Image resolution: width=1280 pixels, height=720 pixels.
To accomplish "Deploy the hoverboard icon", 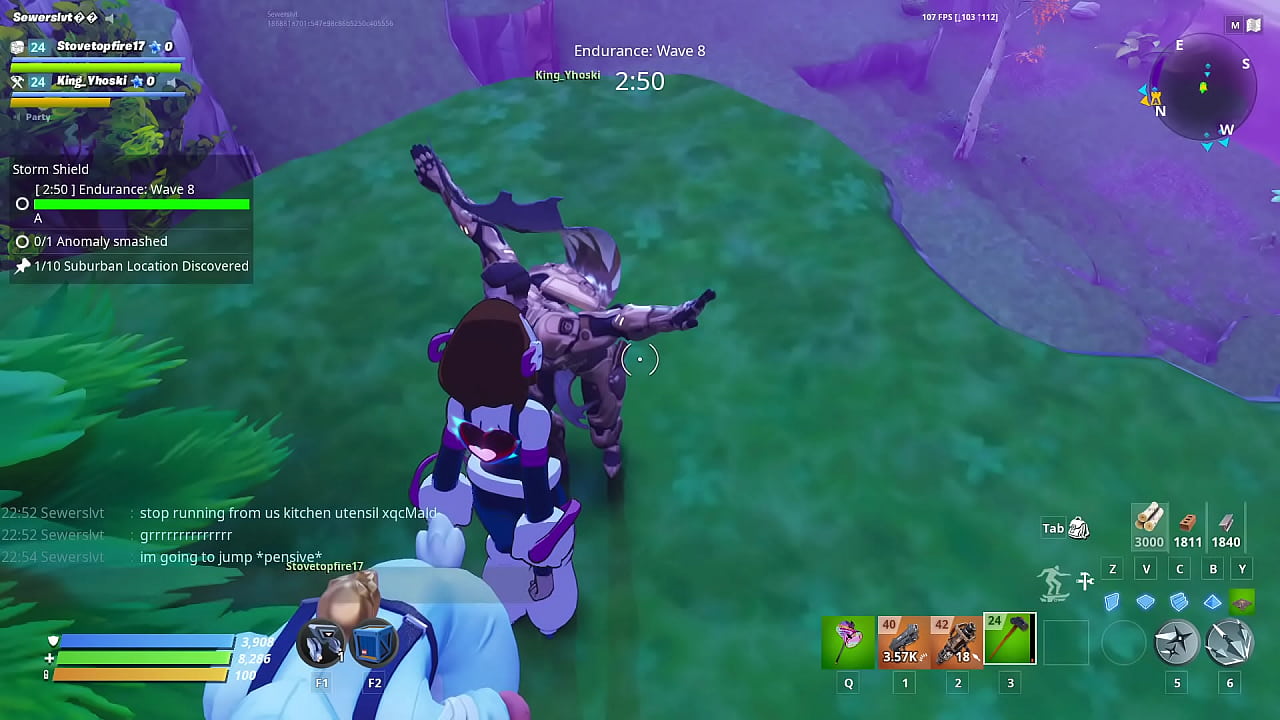I will tap(1054, 581).
